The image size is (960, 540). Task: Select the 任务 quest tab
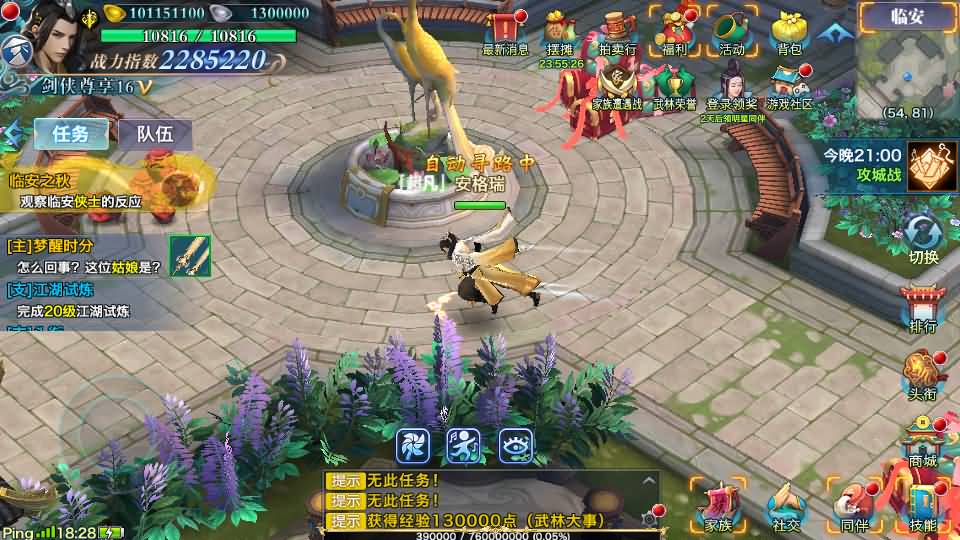(71, 134)
